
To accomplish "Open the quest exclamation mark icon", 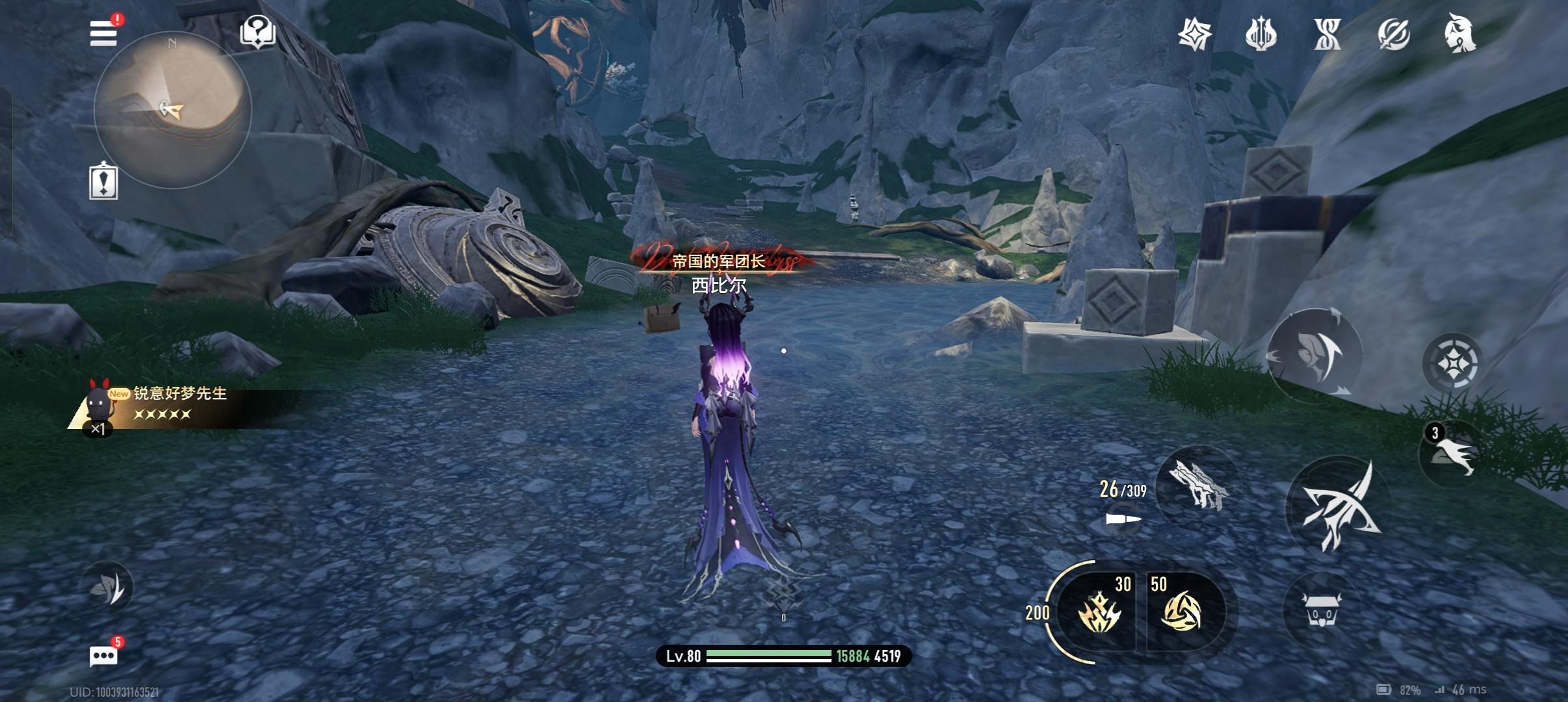I will tap(103, 181).
